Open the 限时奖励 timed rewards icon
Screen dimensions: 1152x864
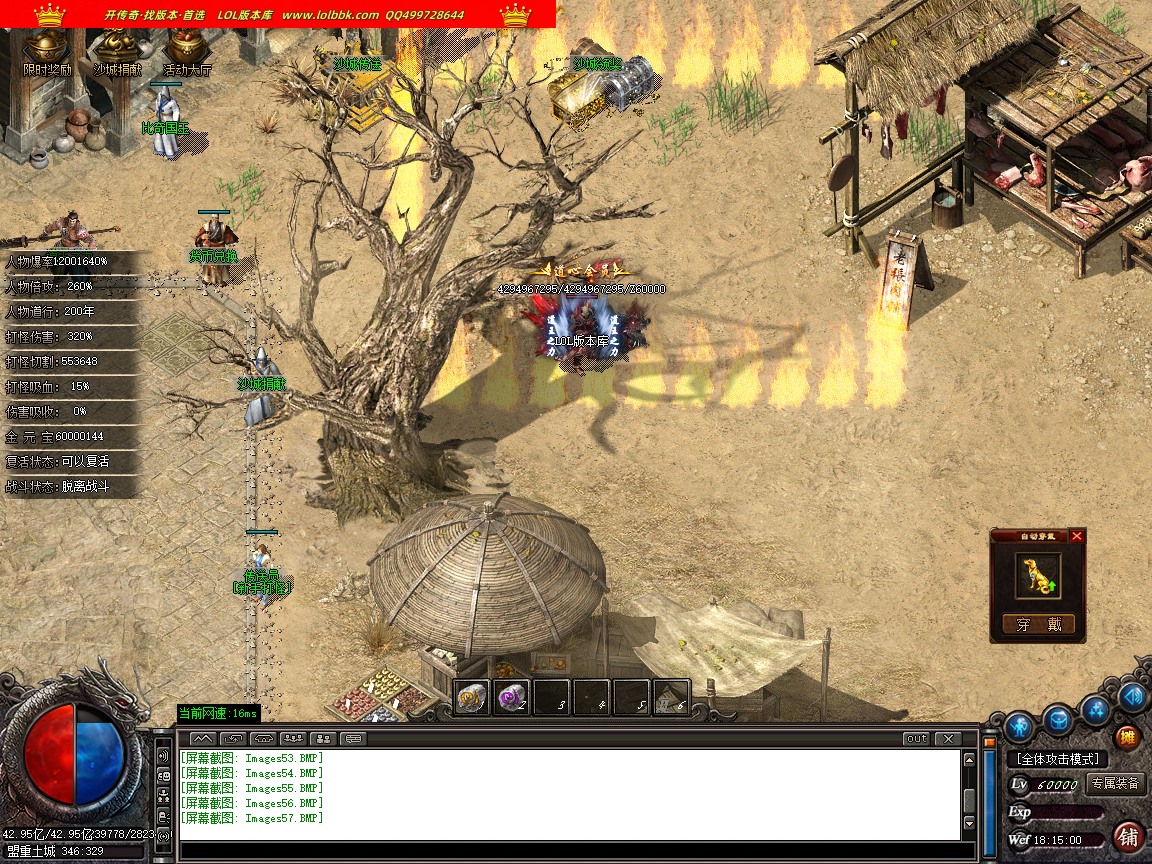[47, 52]
